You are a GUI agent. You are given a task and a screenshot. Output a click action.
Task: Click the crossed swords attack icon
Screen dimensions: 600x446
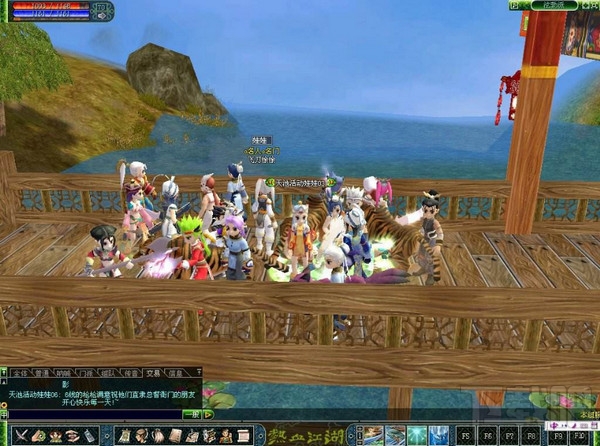[x=21, y=436]
